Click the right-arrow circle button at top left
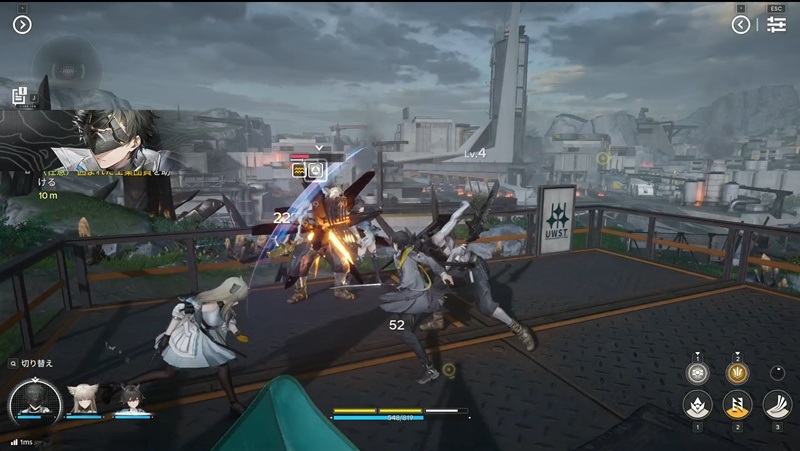This screenshot has width=800, height=451. coord(22,25)
